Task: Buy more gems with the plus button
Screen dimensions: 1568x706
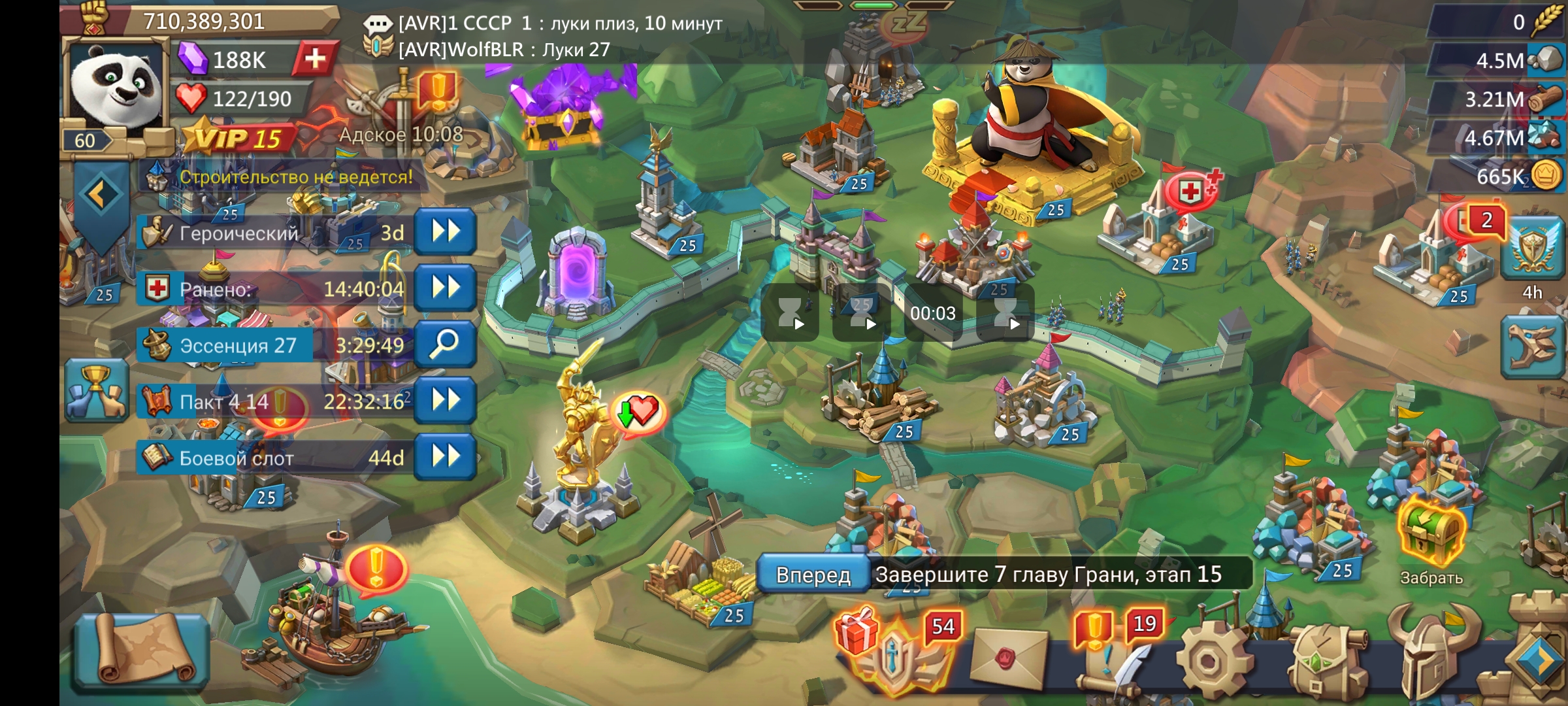Action: click(x=315, y=59)
